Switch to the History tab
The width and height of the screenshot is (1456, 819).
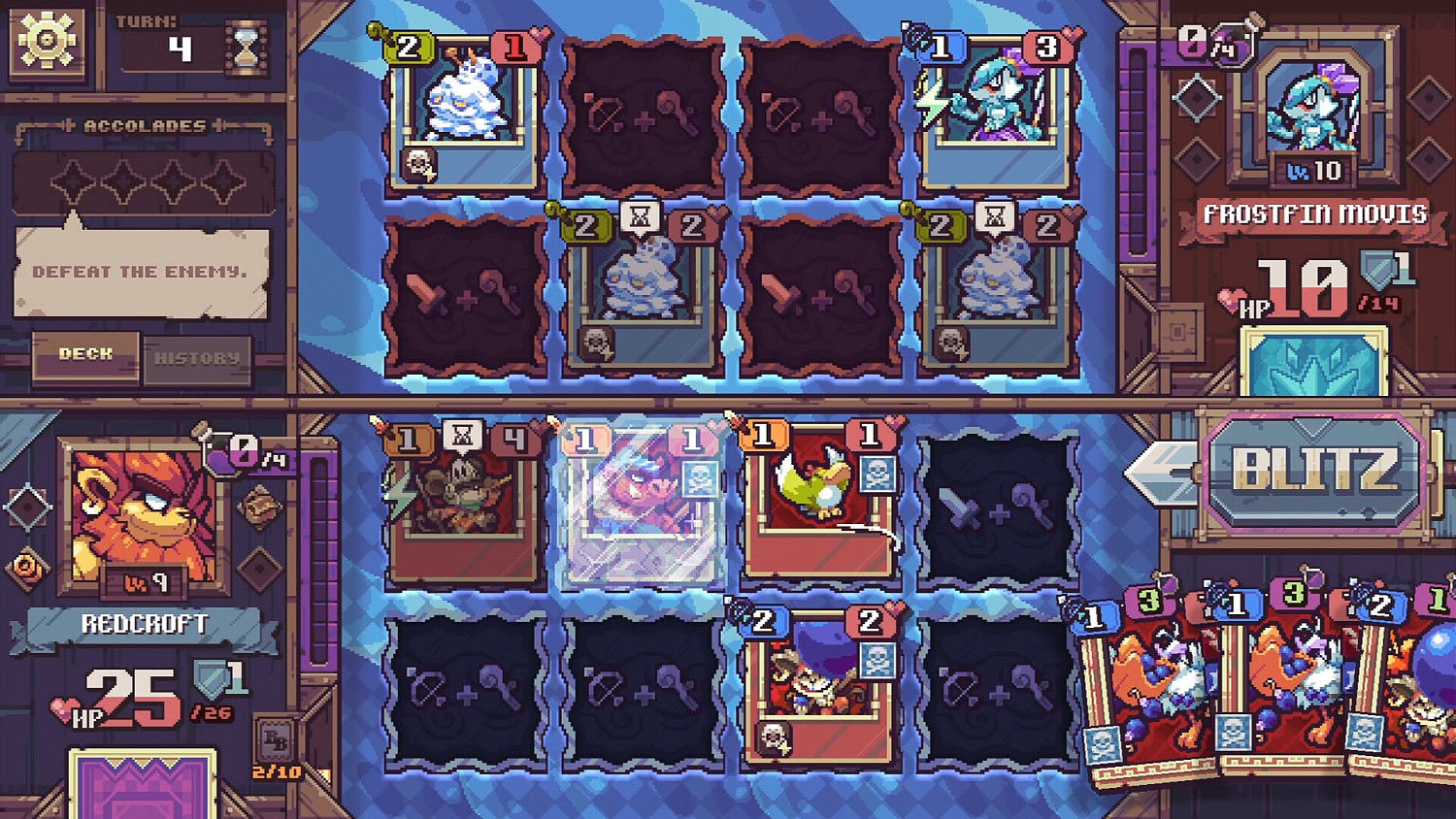[x=199, y=358]
